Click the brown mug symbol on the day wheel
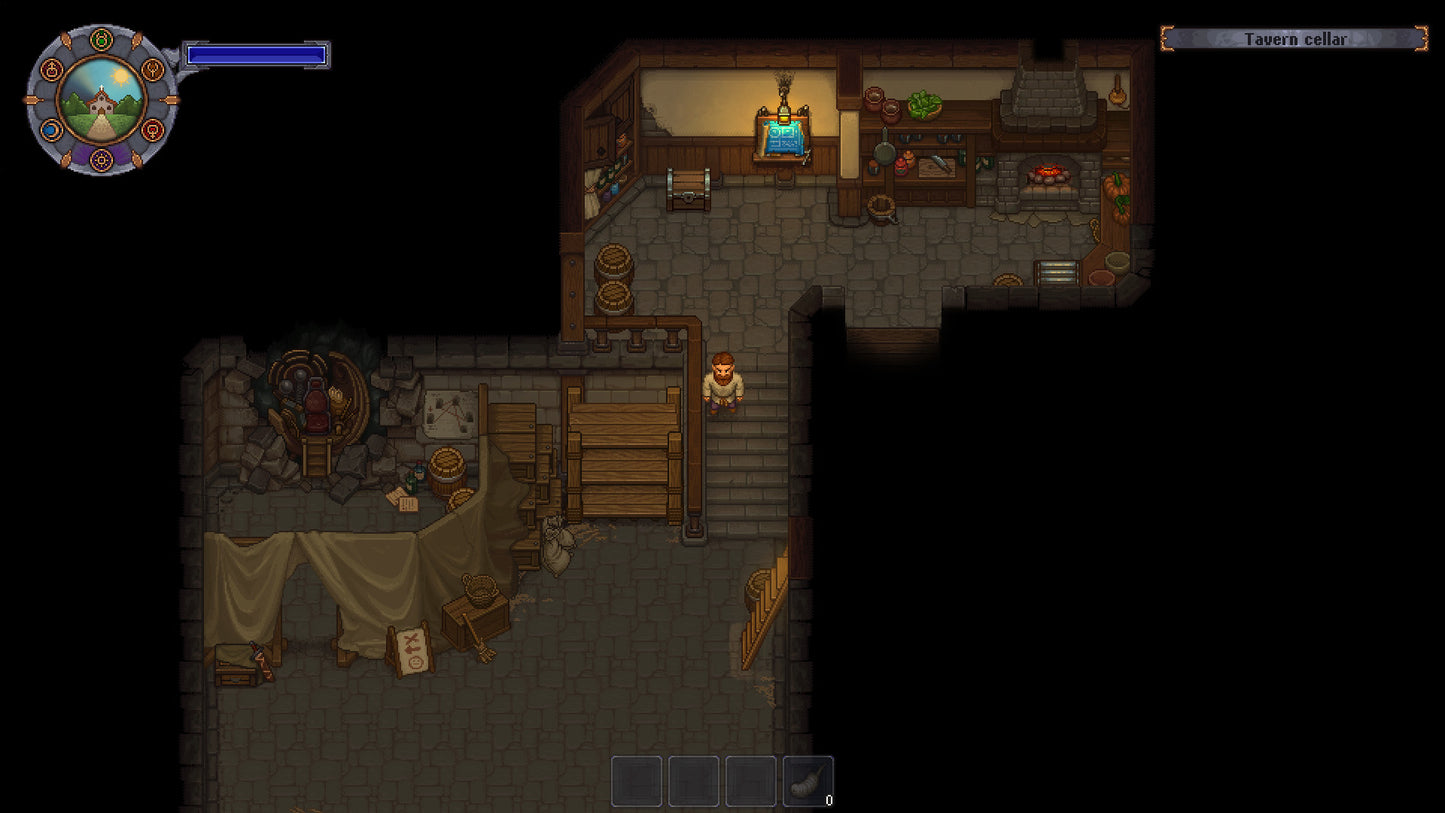Screen dimensions: 1445x813 click(153, 71)
